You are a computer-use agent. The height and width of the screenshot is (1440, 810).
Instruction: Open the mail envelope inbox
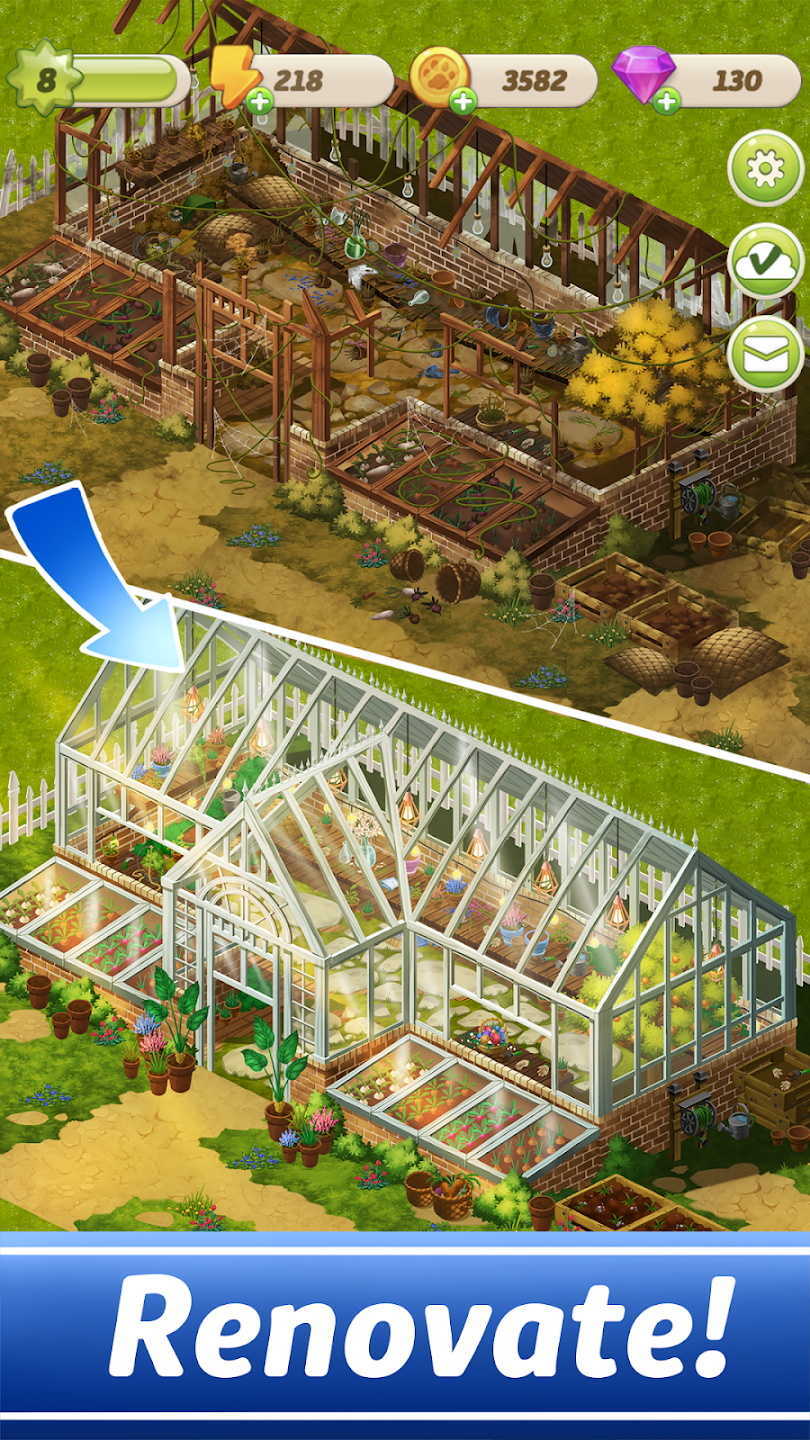[x=765, y=354]
